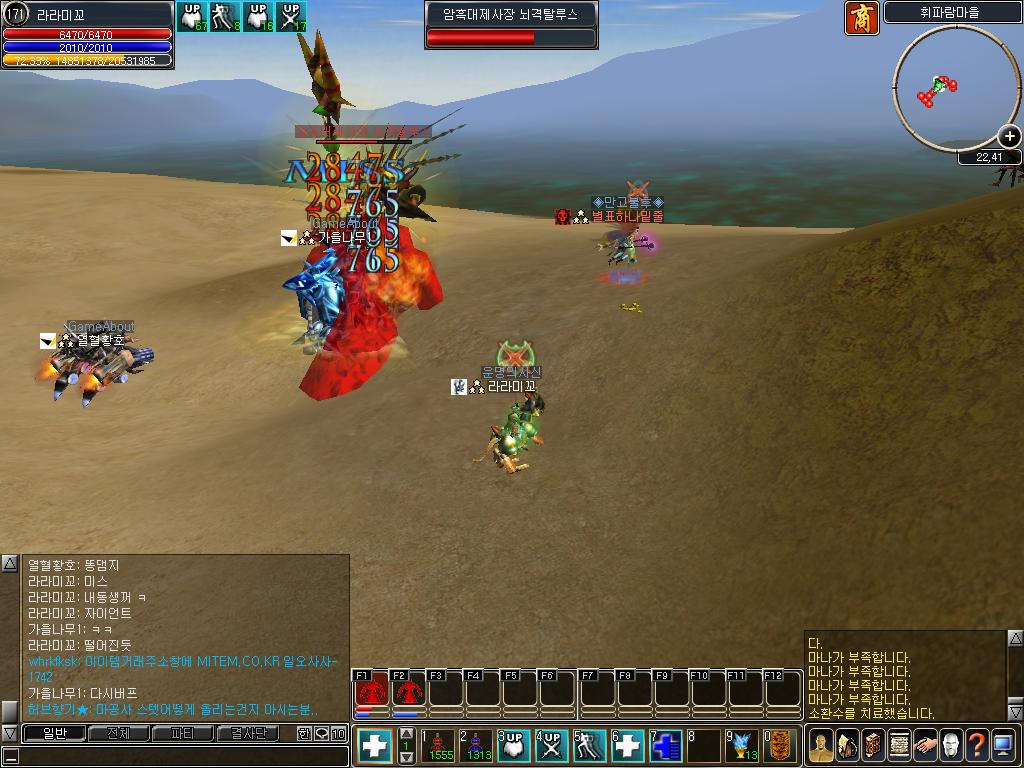Switch to the 전체 chat tab
The height and width of the screenshot is (768, 1024).
(x=118, y=733)
